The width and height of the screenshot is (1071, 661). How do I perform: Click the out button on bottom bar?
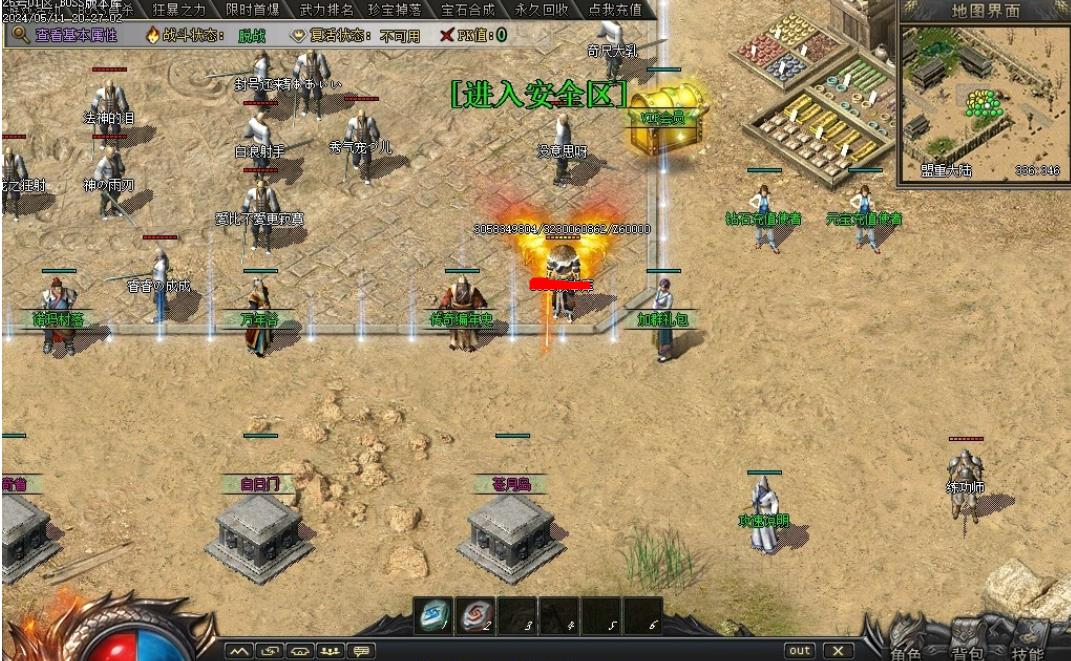799,651
